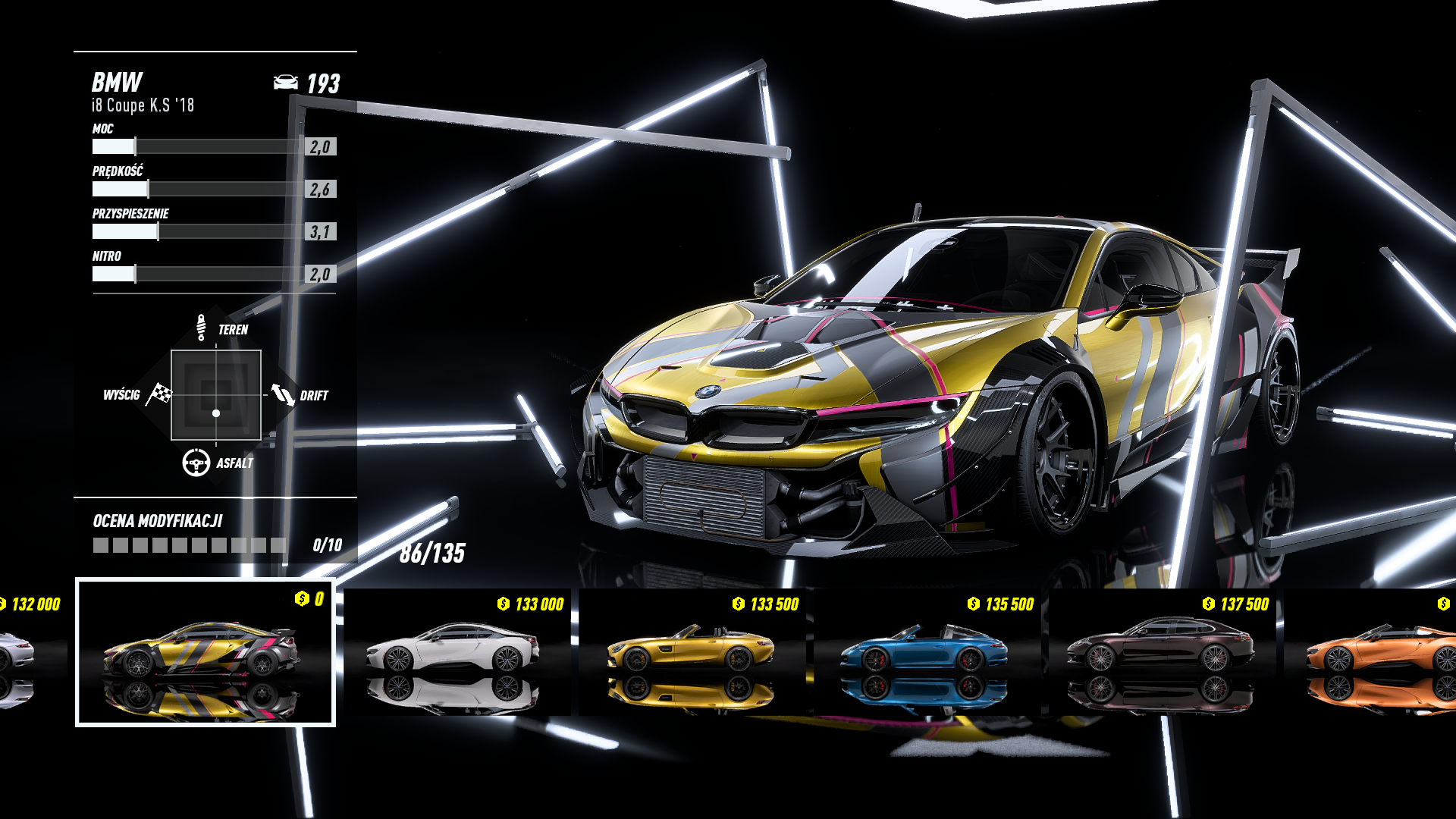Select the yellow convertible priced 133 500
This screenshot has height=819, width=1456.
(692, 652)
